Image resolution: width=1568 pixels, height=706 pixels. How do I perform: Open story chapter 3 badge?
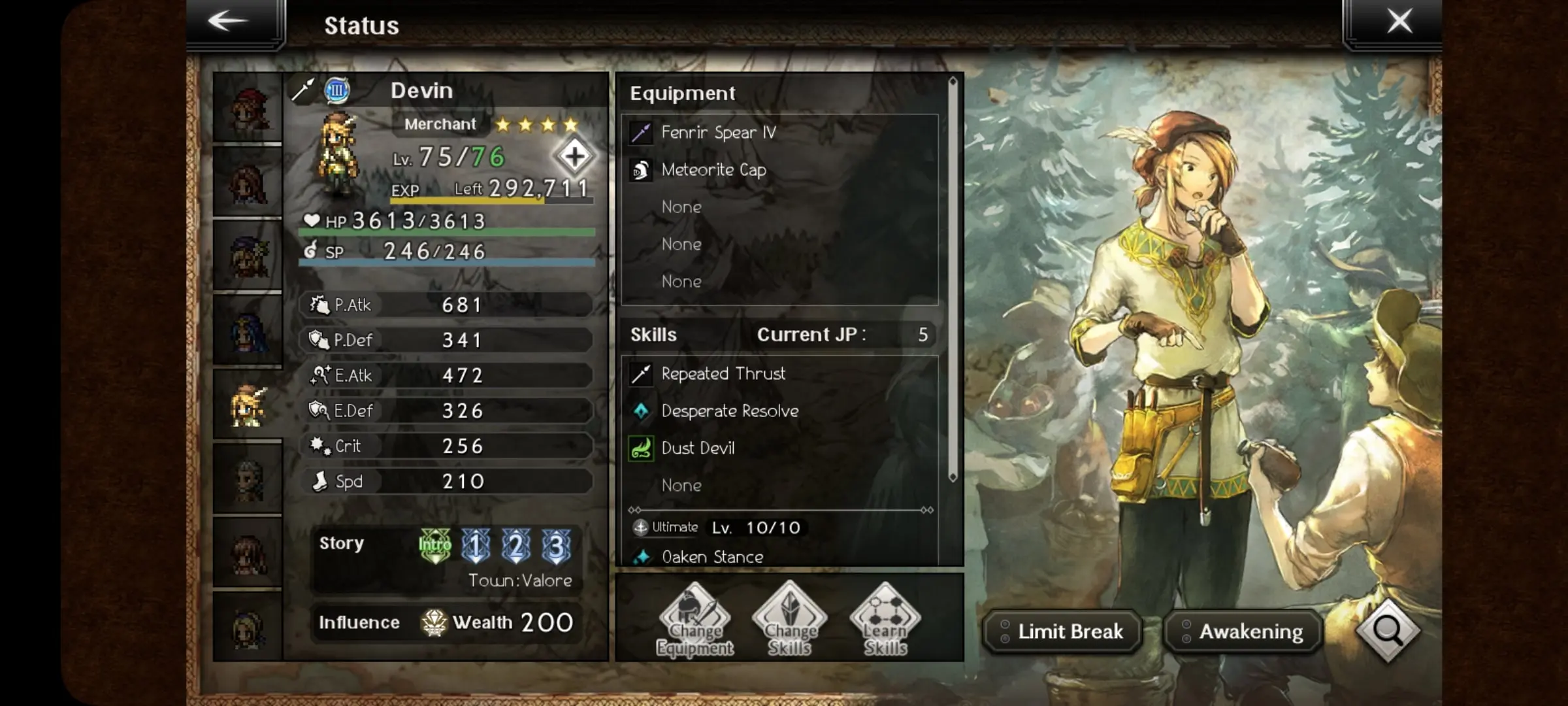[x=557, y=545]
